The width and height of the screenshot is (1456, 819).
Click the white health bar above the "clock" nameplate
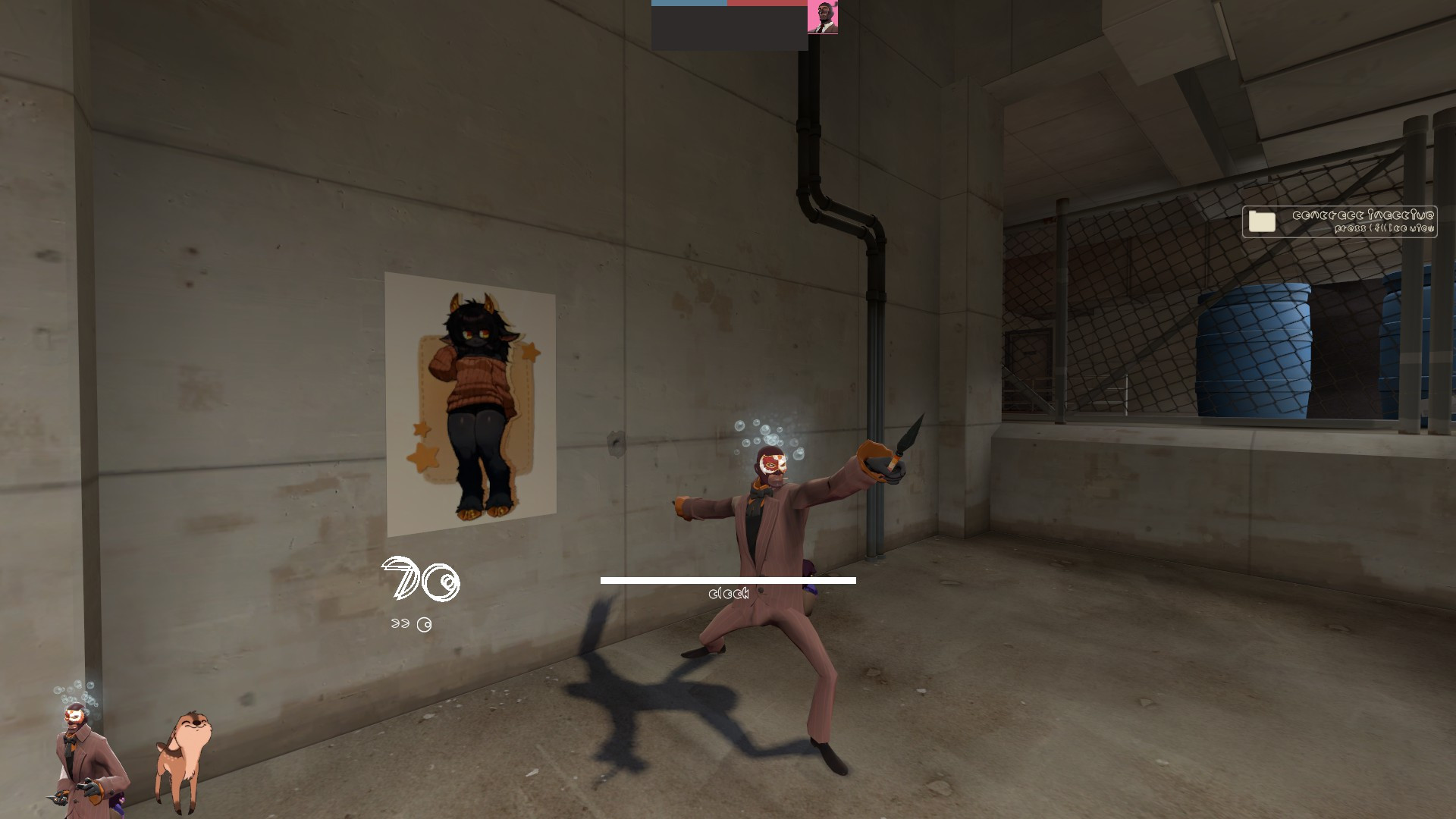[726, 580]
